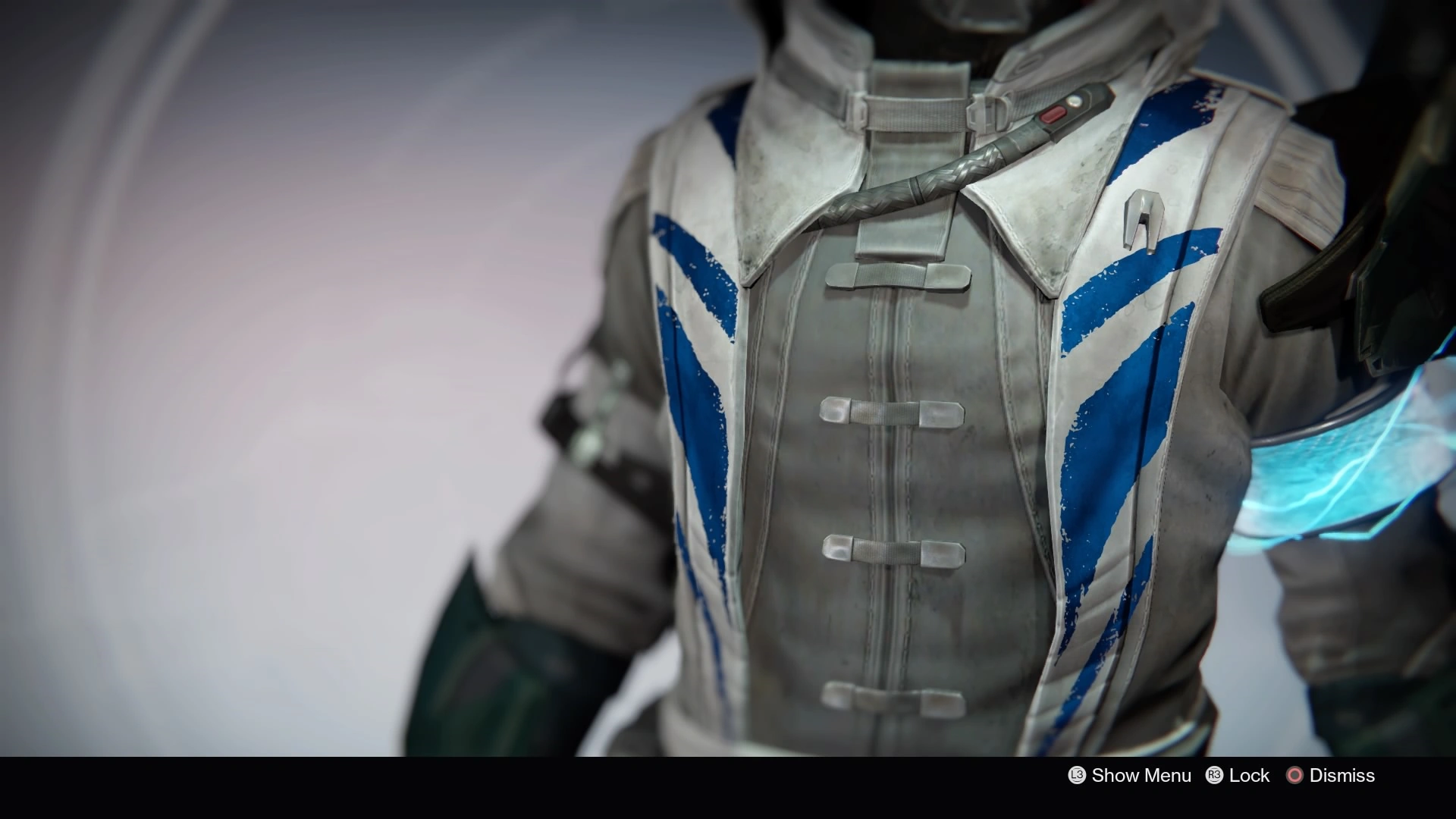
Task: Click the L3 stick icon prompt
Action: 1075,776
